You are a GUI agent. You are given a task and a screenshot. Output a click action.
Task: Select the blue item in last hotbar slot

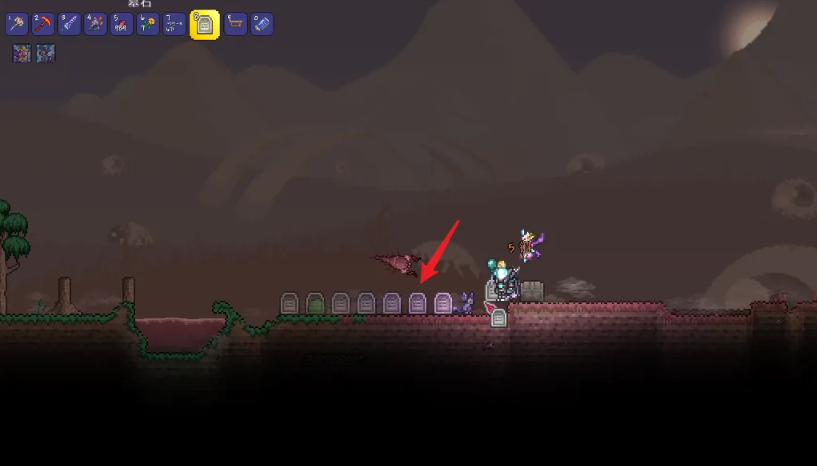261,25
